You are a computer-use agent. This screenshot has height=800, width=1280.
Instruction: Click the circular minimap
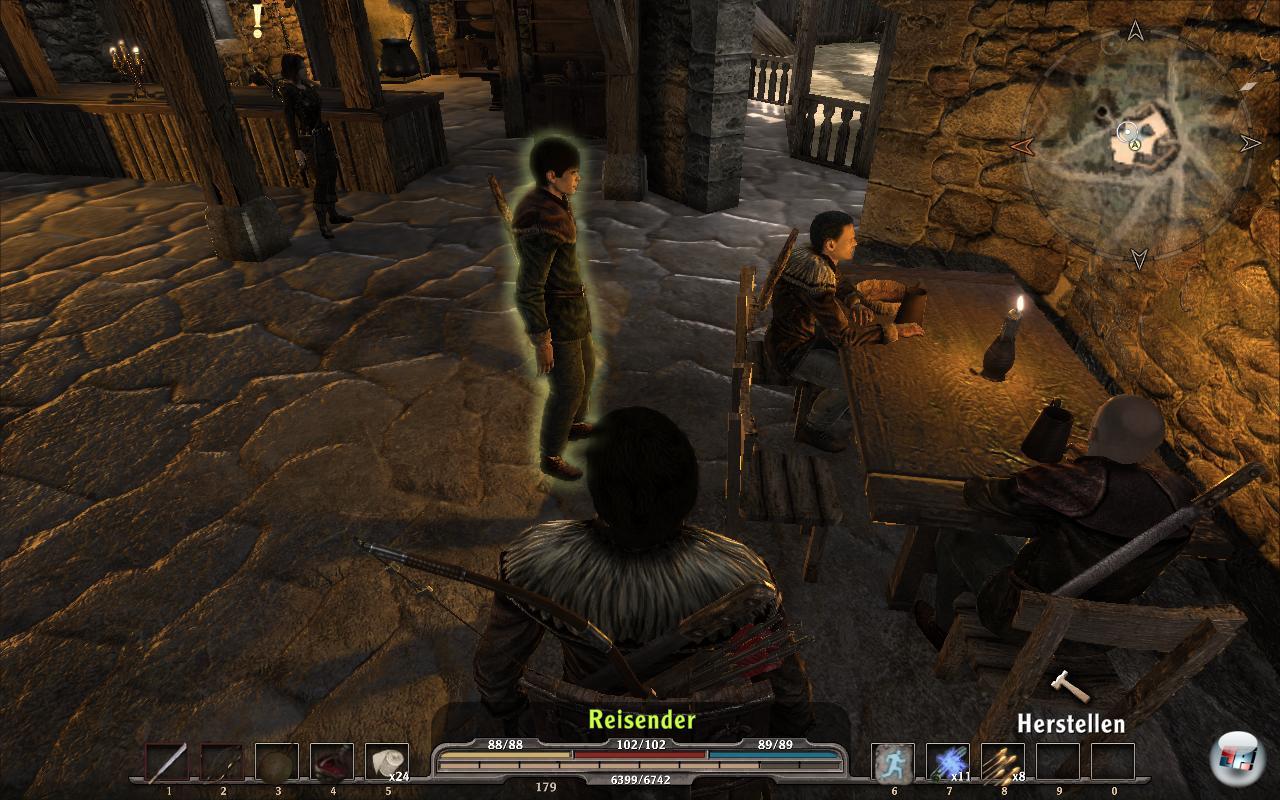tap(1136, 147)
